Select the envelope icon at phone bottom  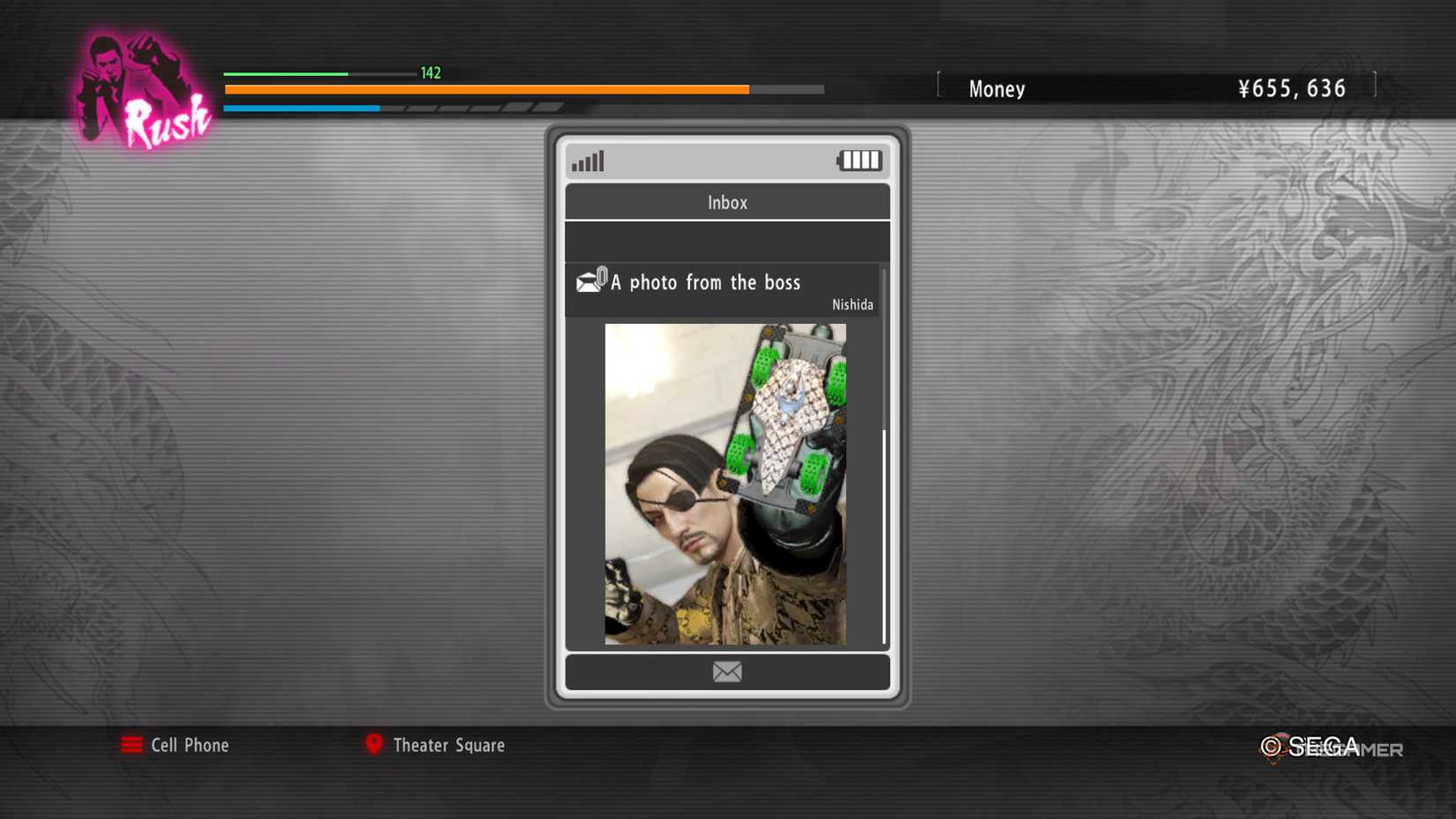(x=726, y=672)
